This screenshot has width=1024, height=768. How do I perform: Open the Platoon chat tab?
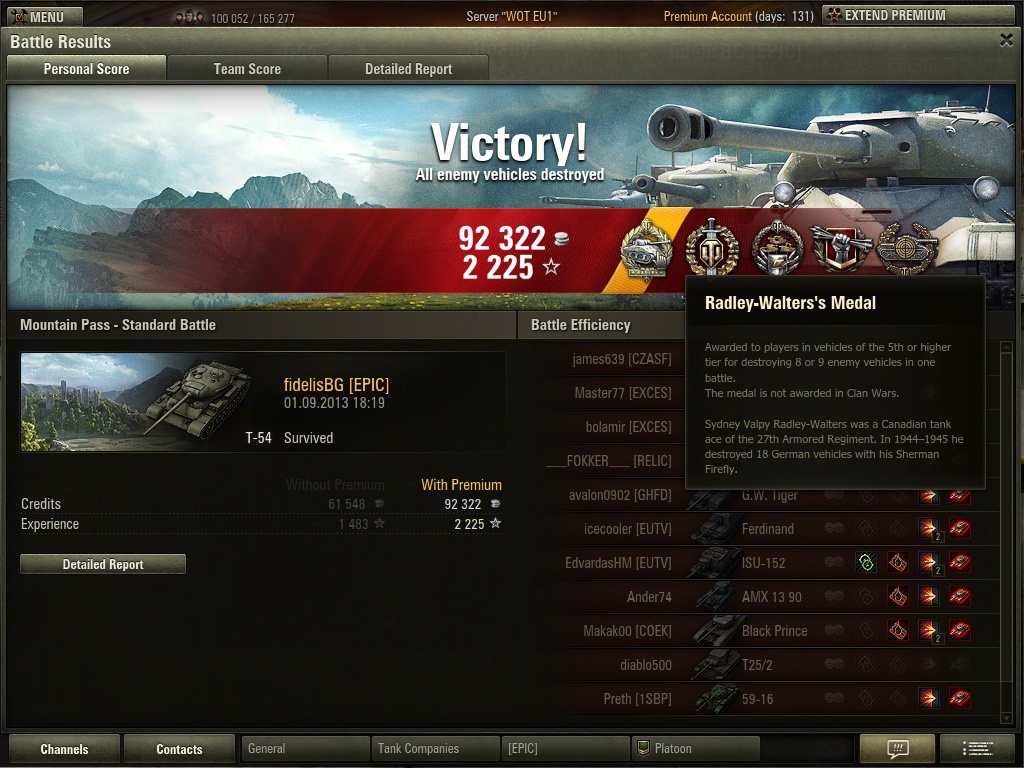695,748
